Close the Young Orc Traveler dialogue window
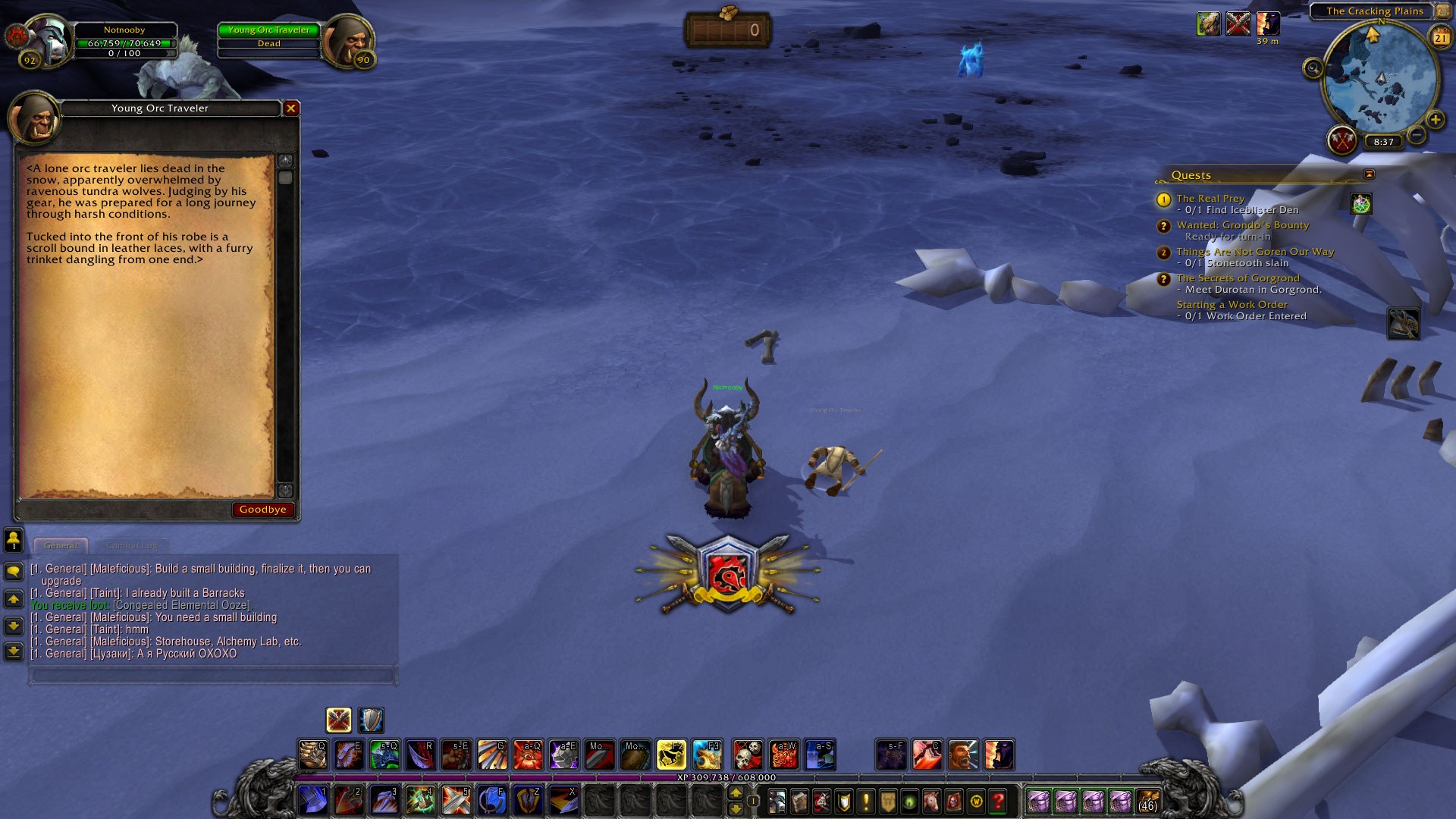1456x819 pixels. point(290,108)
